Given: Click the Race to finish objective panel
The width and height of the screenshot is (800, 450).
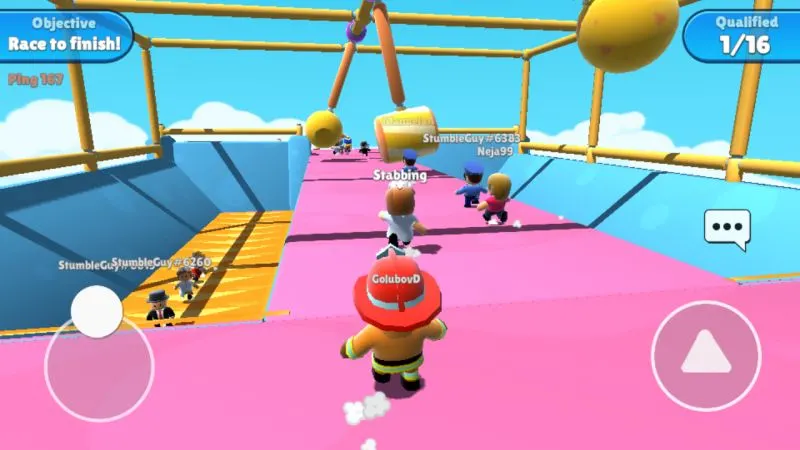Looking at the screenshot, I should click(66, 34).
